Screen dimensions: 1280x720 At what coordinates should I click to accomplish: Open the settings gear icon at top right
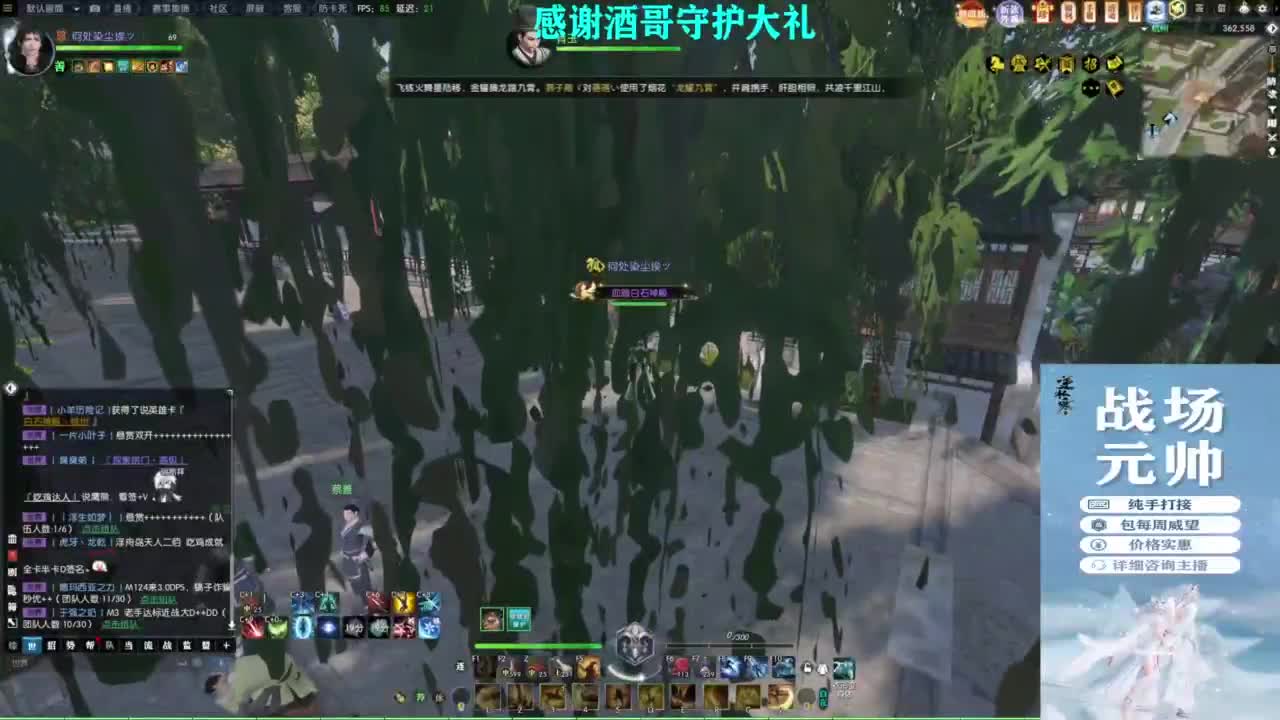pos(1262,8)
